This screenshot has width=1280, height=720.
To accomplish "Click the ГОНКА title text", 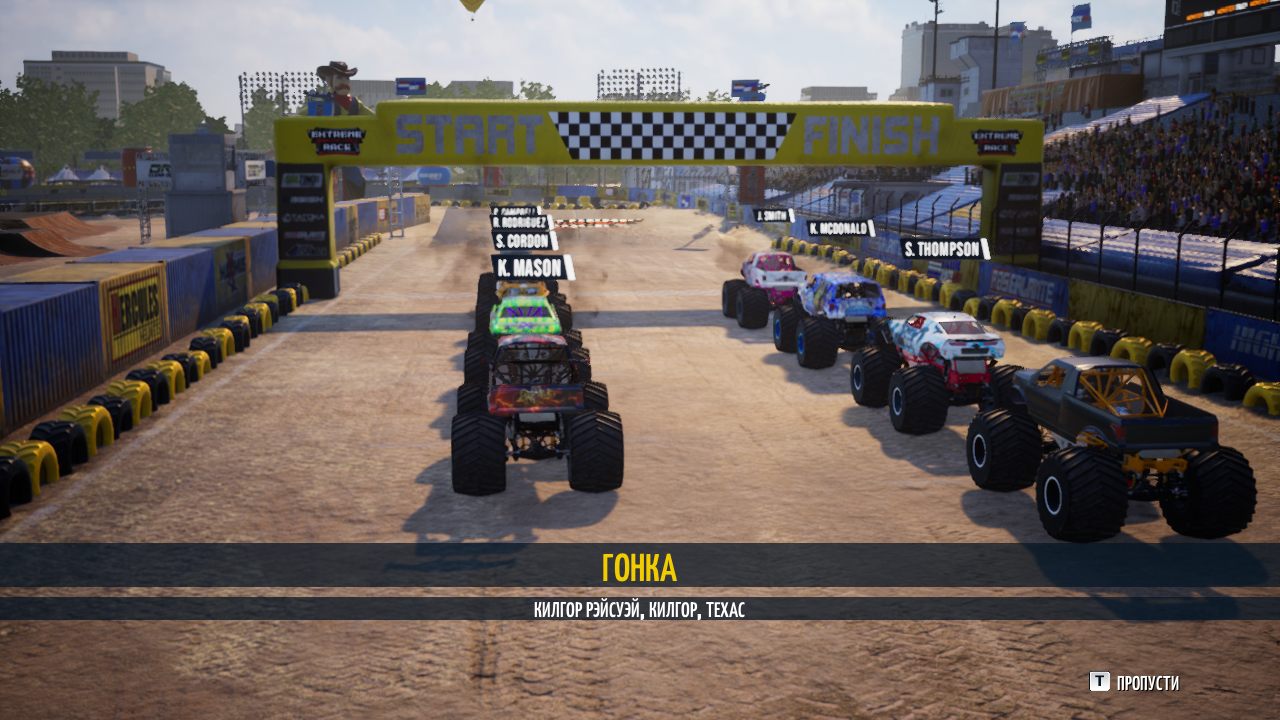I will 640,568.
